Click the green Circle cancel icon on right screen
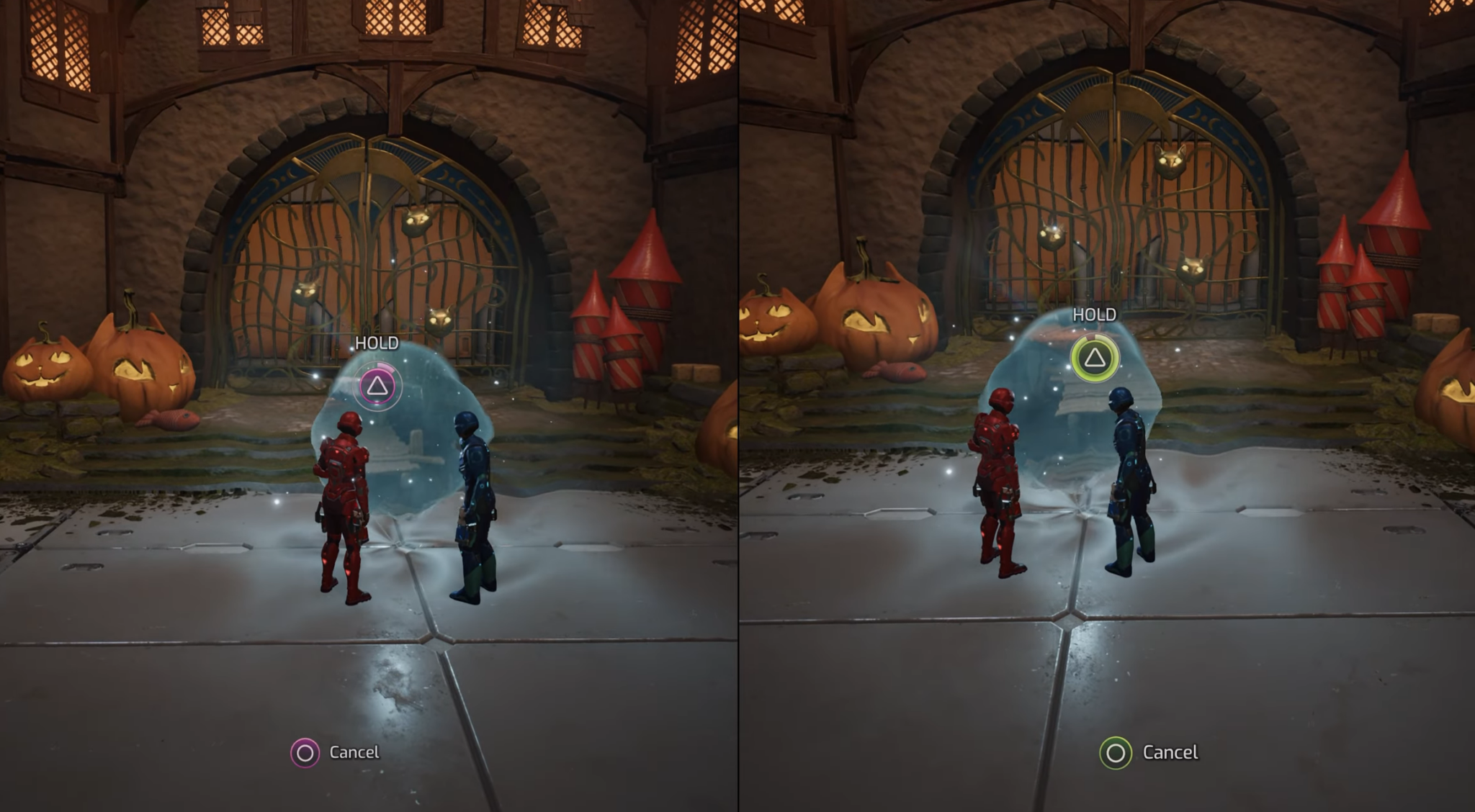The height and width of the screenshot is (812, 1475). pyautogui.click(x=1115, y=753)
